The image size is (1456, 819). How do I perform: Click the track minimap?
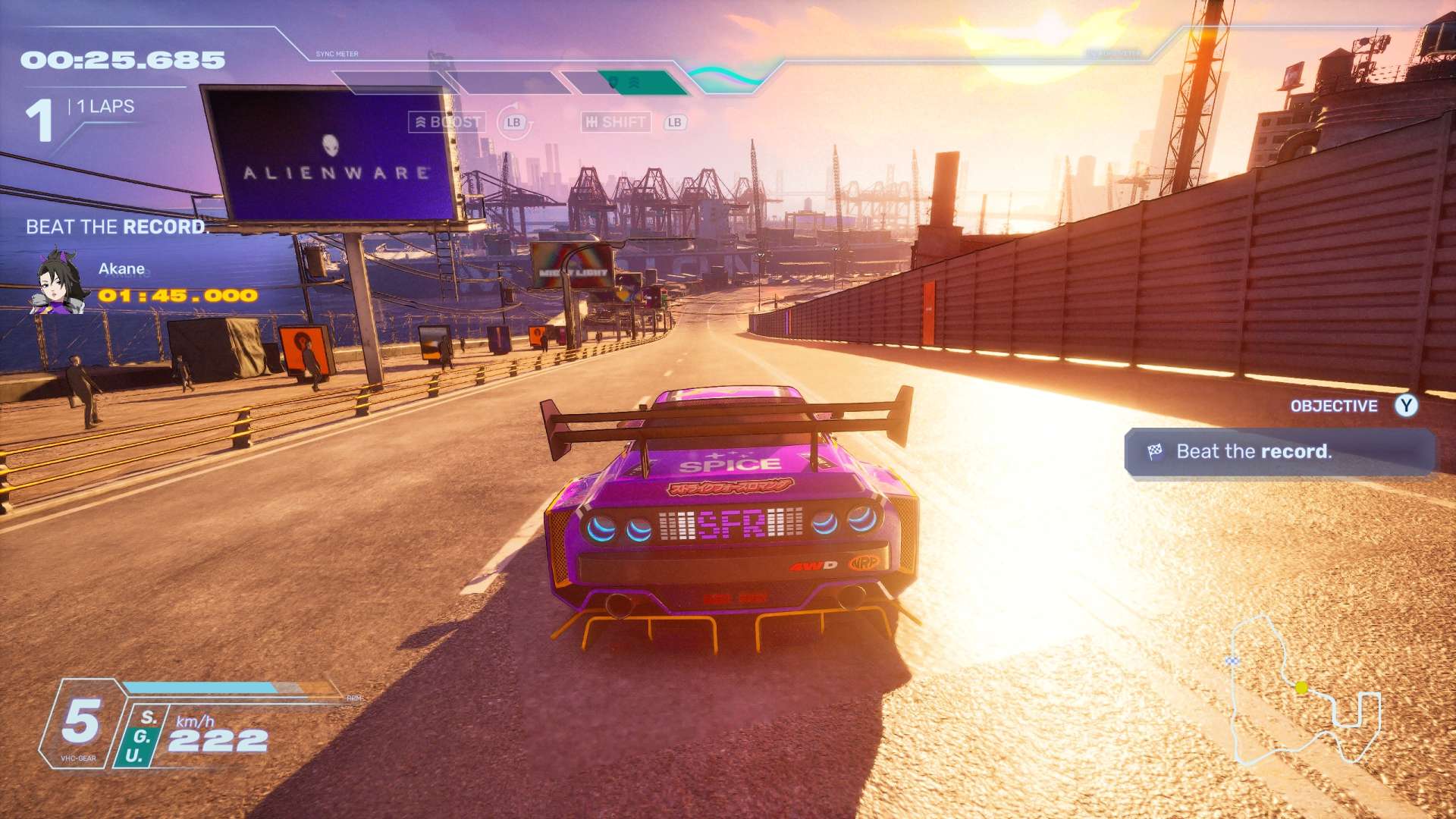(x=1304, y=692)
